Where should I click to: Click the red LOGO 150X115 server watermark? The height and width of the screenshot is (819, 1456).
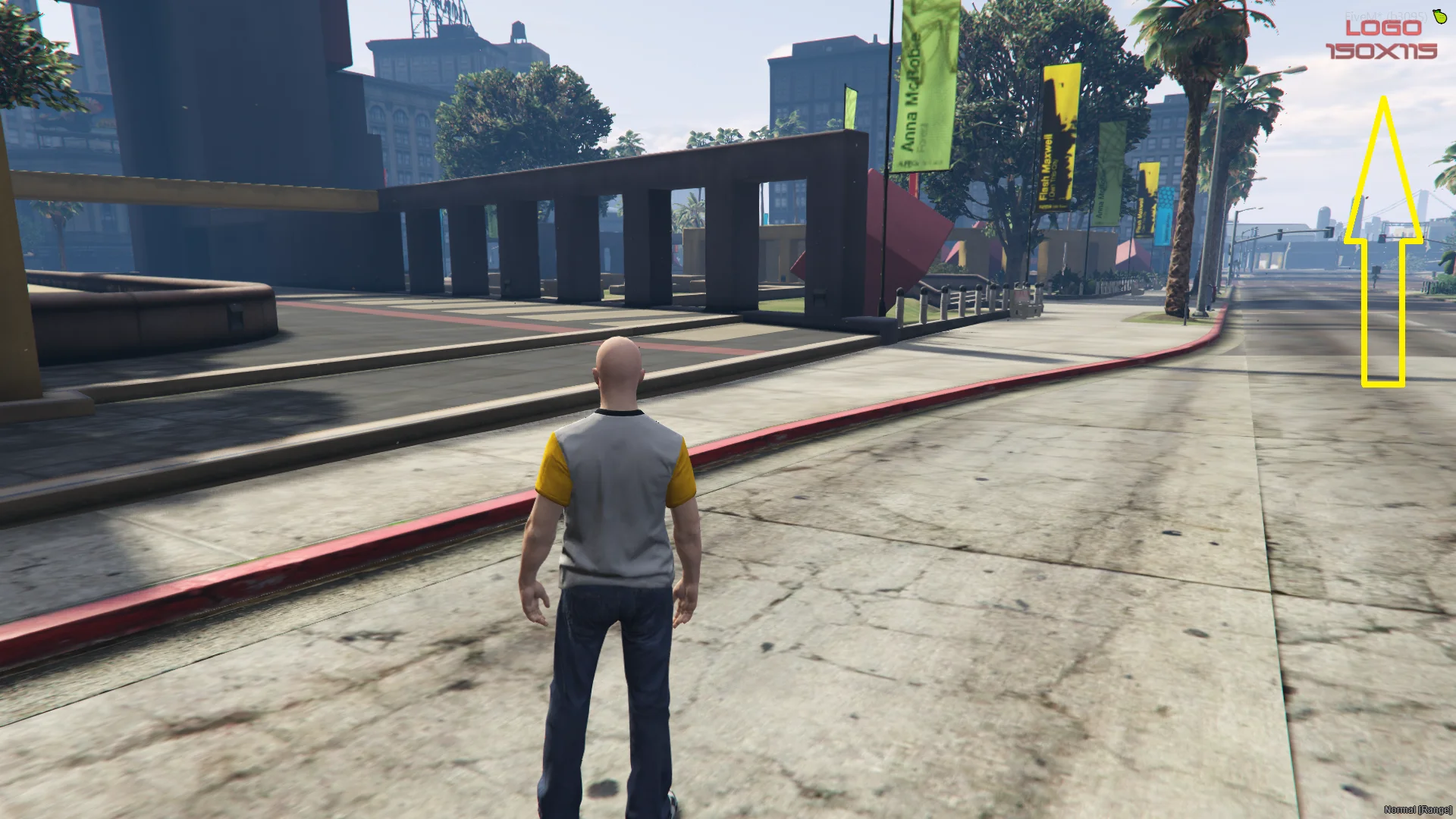click(1381, 39)
